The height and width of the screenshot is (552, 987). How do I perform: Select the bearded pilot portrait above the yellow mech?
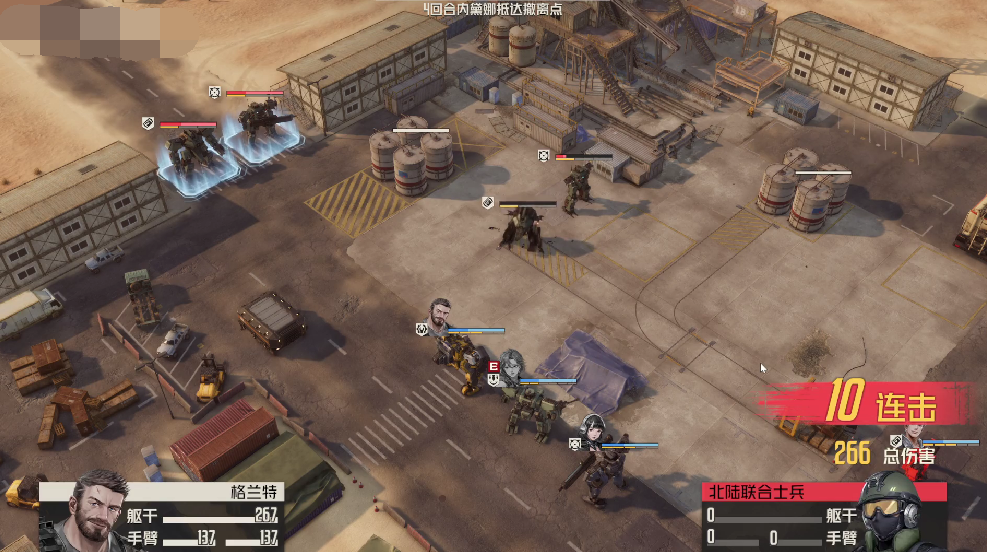pos(441,315)
